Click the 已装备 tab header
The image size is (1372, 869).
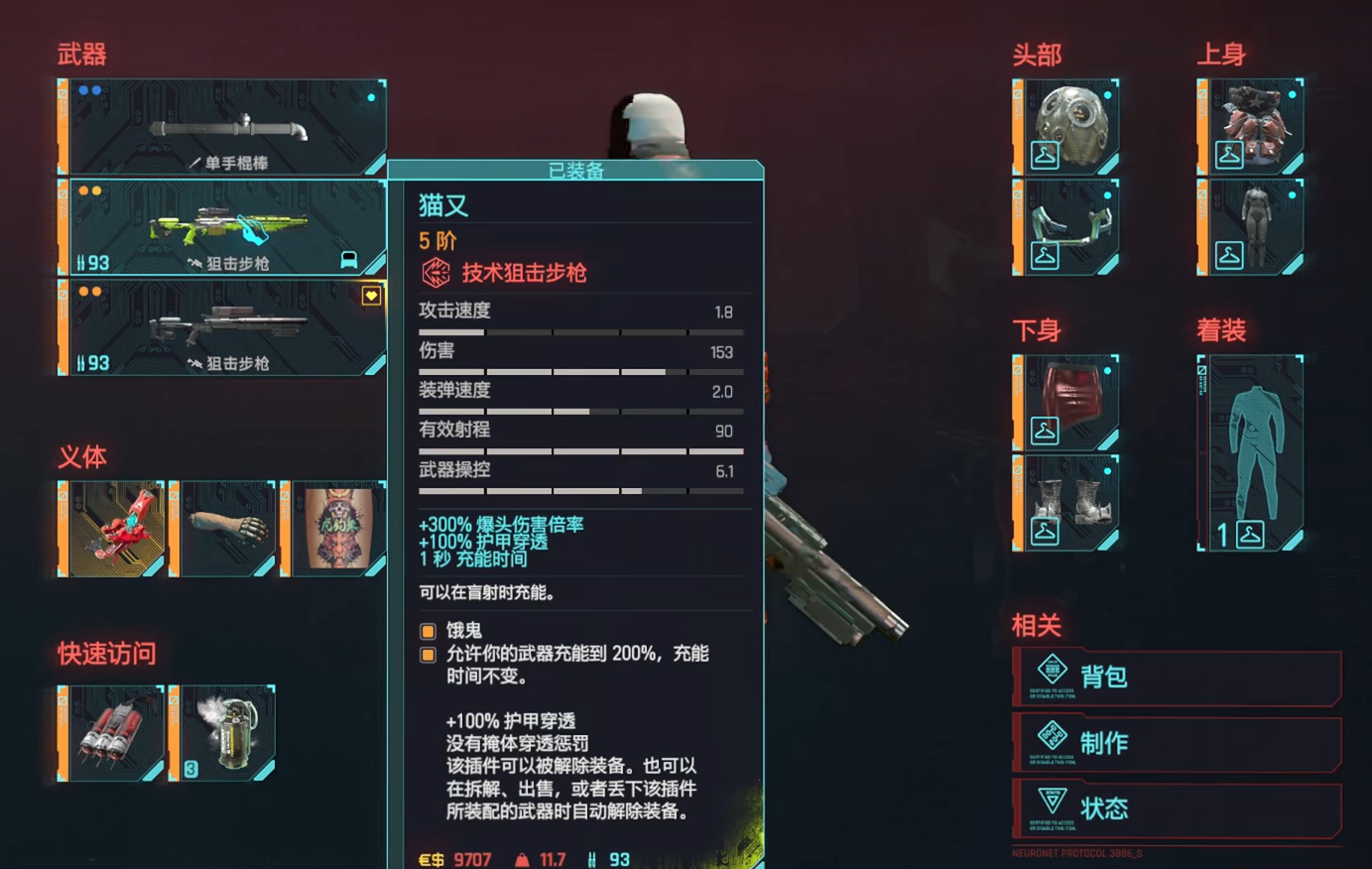(576, 170)
